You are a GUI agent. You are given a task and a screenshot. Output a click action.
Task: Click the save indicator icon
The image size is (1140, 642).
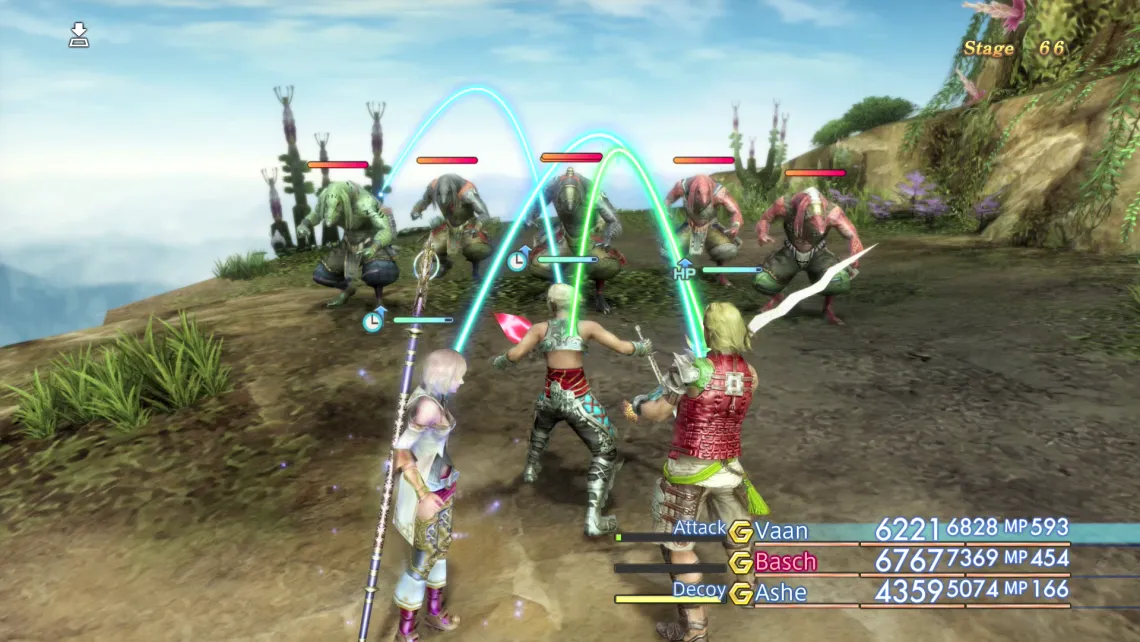(79, 37)
